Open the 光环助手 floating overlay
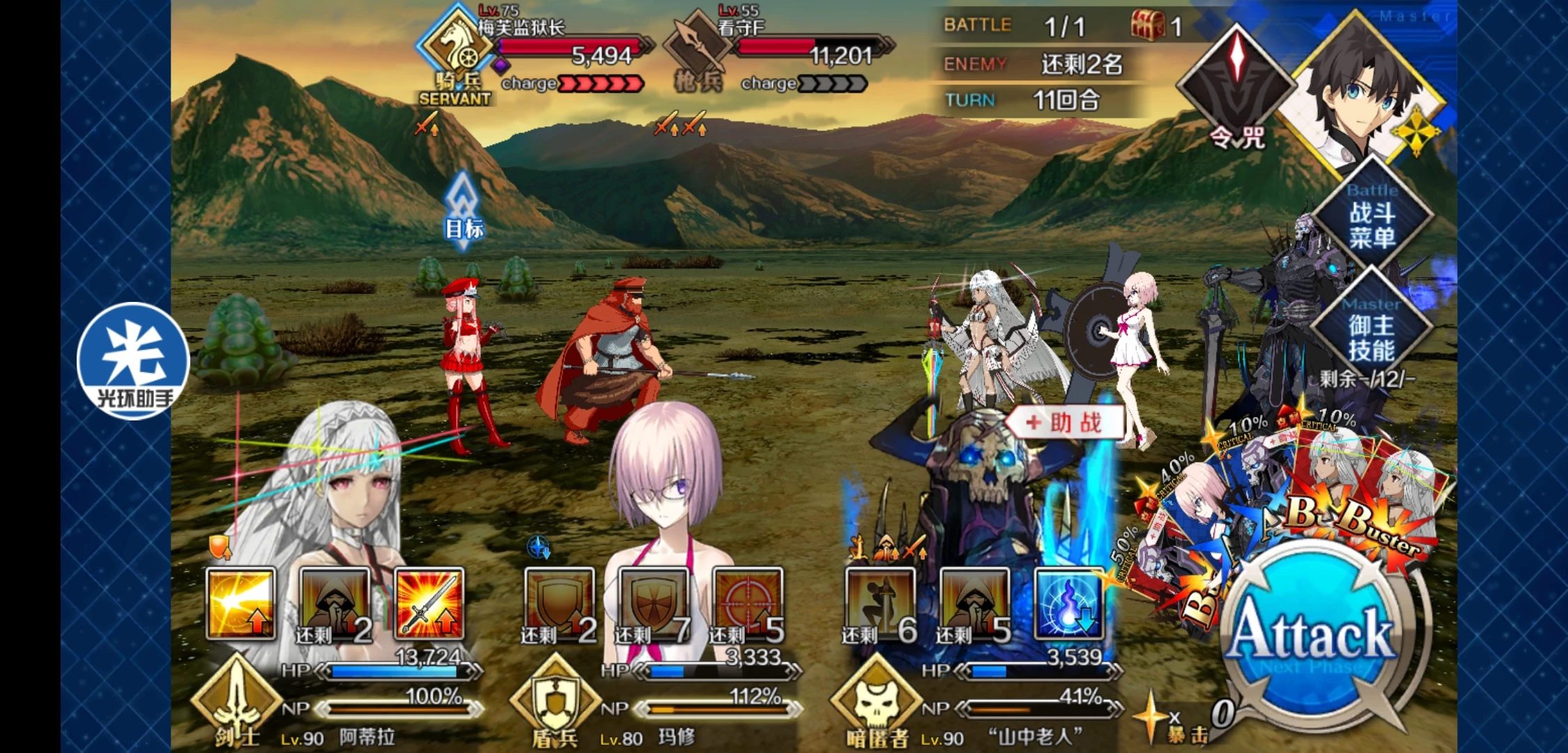Viewport: 1568px width, 753px height. (x=132, y=360)
